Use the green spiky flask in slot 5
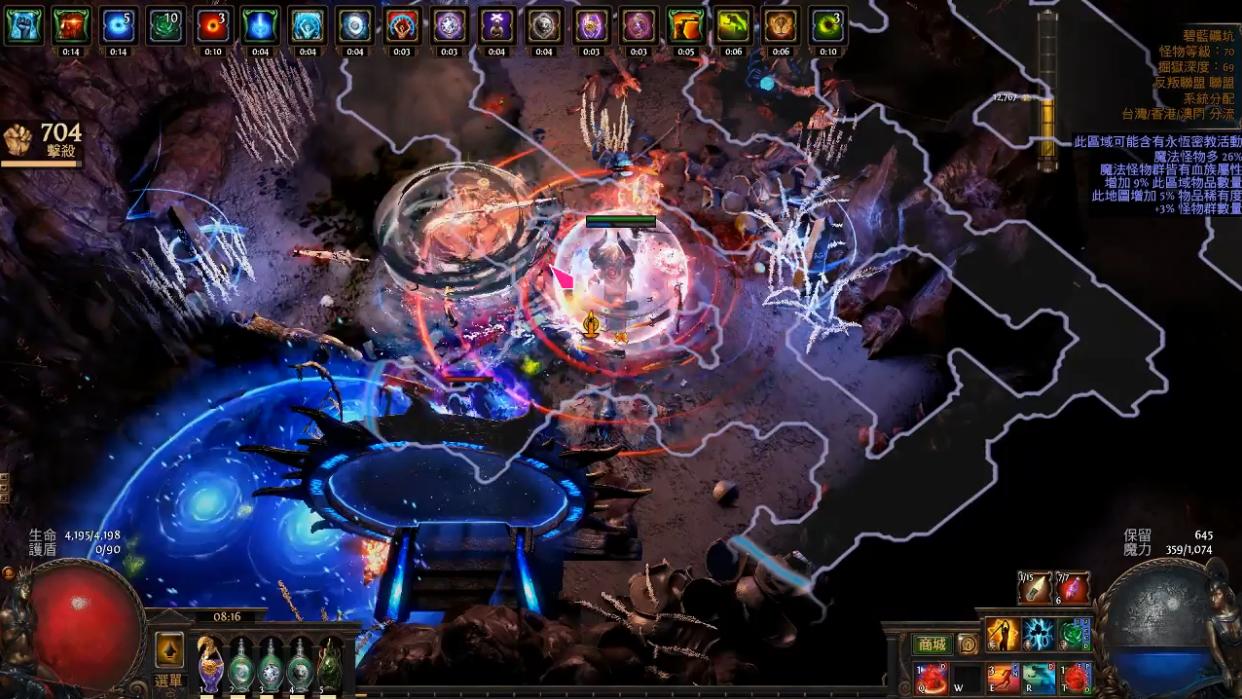The width and height of the screenshot is (1242, 699). 329,663
